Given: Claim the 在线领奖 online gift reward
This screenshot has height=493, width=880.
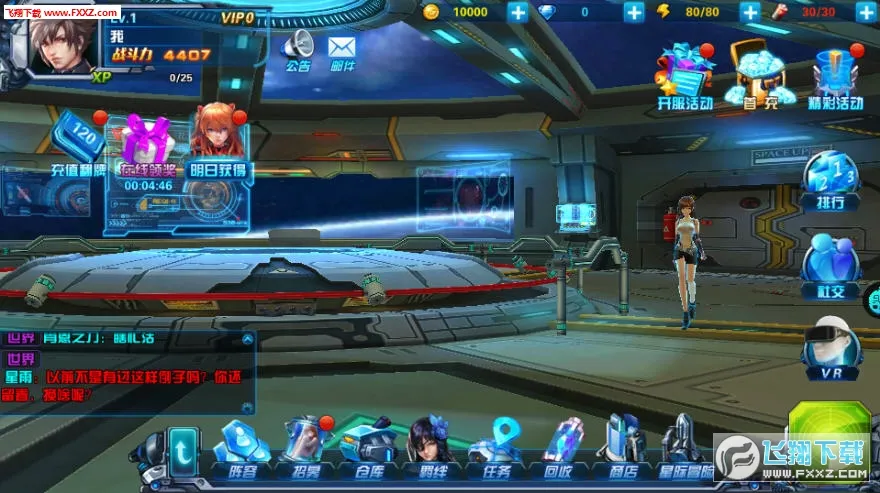Looking at the screenshot, I should point(148,148).
